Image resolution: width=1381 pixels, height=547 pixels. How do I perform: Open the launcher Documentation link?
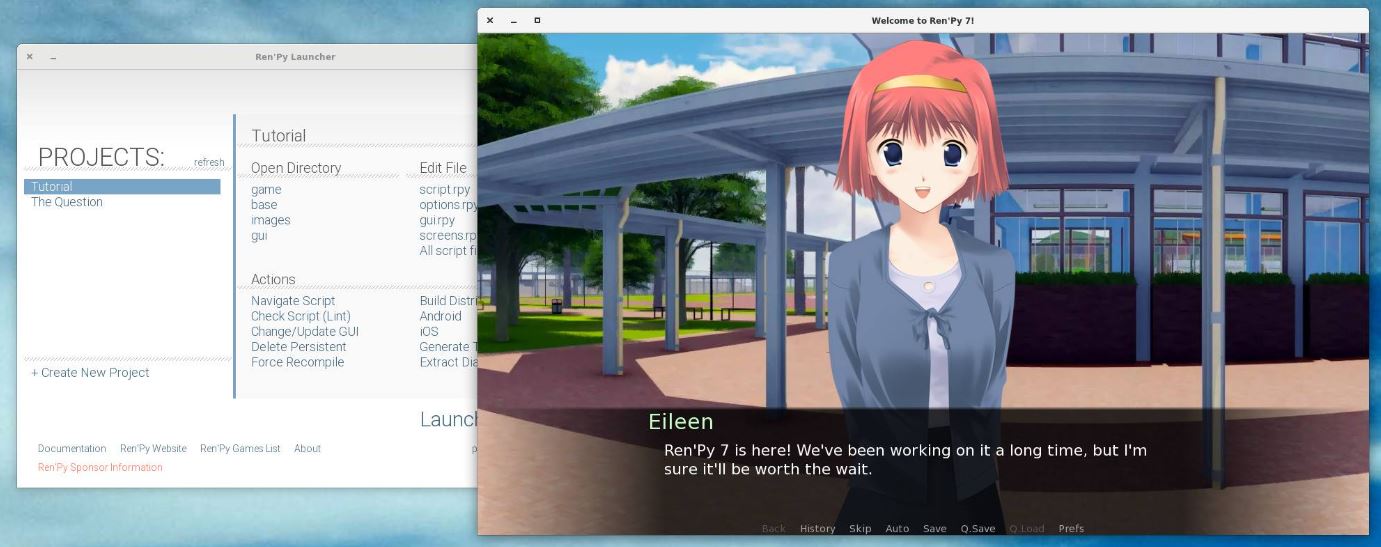[x=72, y=449]
